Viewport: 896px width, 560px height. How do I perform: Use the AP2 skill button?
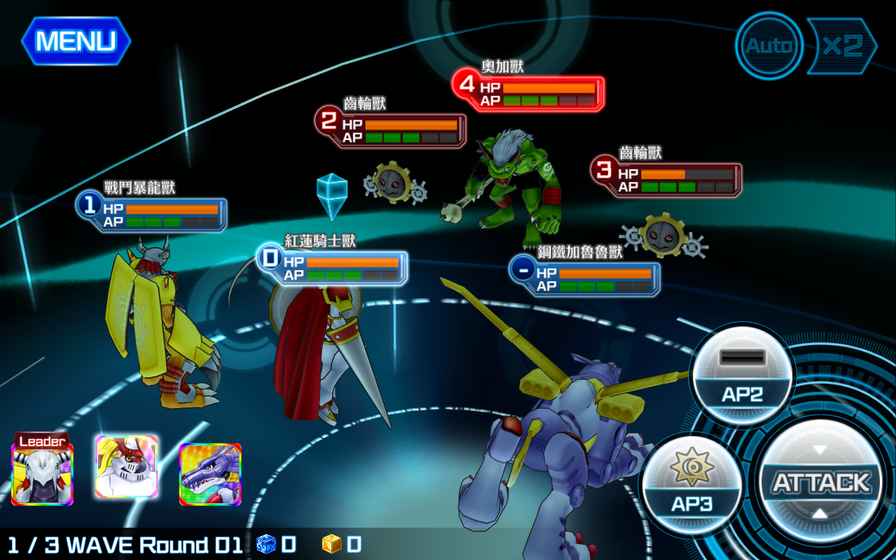742,378
